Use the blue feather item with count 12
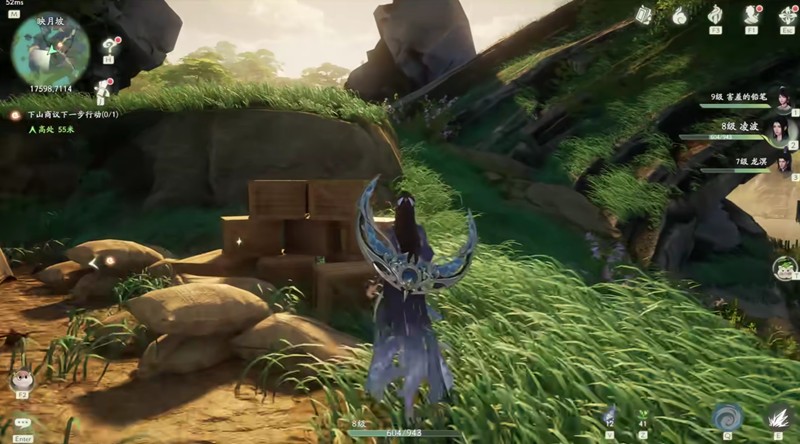 (610, 413)
